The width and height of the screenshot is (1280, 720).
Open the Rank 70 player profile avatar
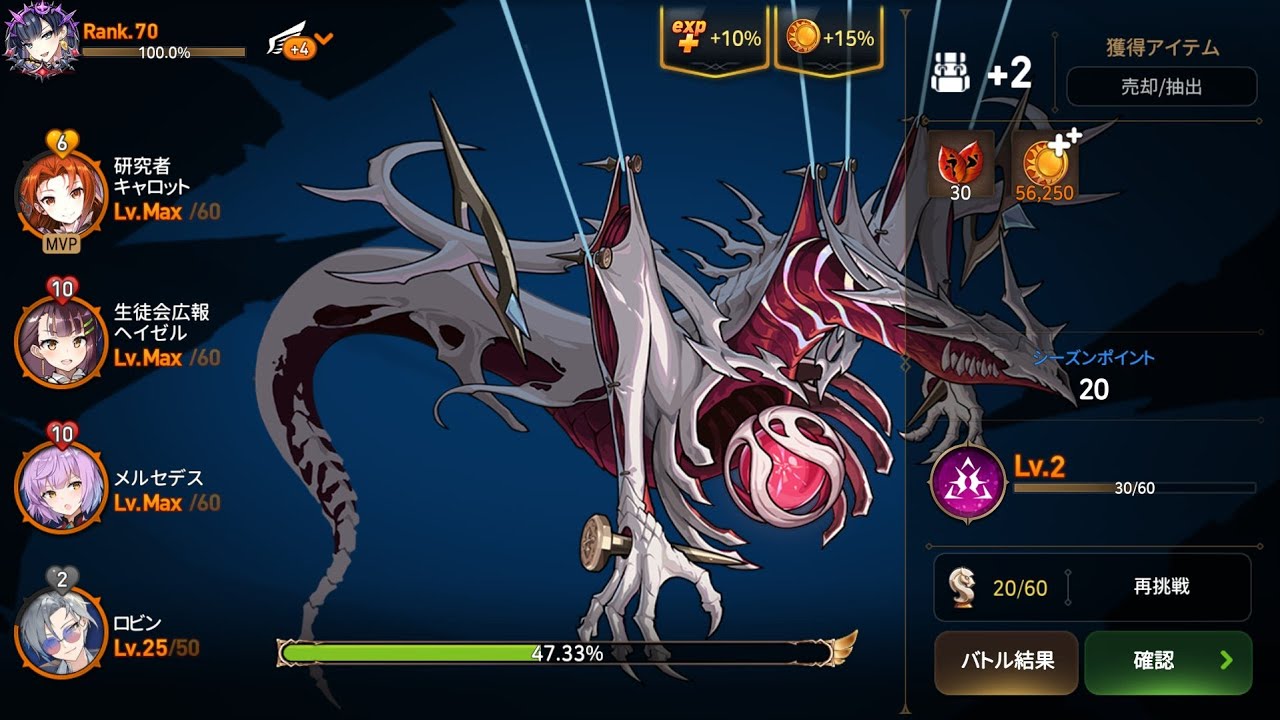pyautogui.click(x=40, y=40)
